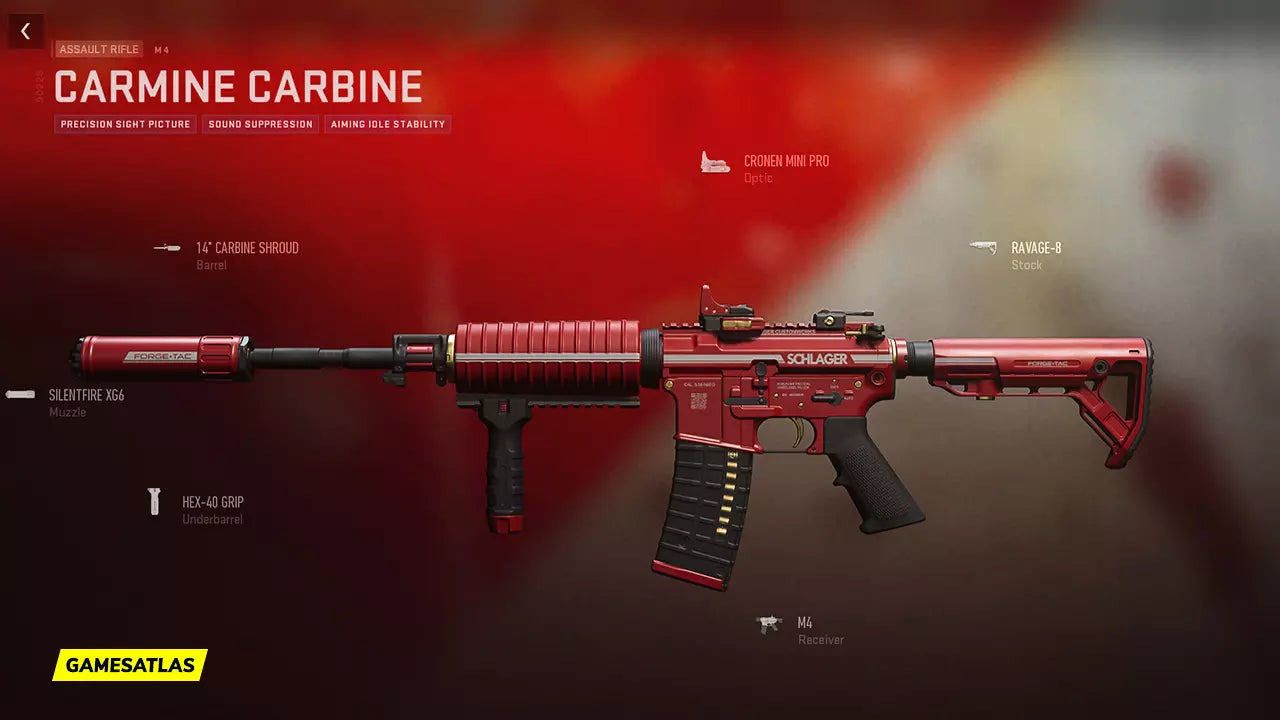Select the Silentfire XG6 muzzle slot
The width and height of the screenshot is (1280, 720).
tap(86, 395)
